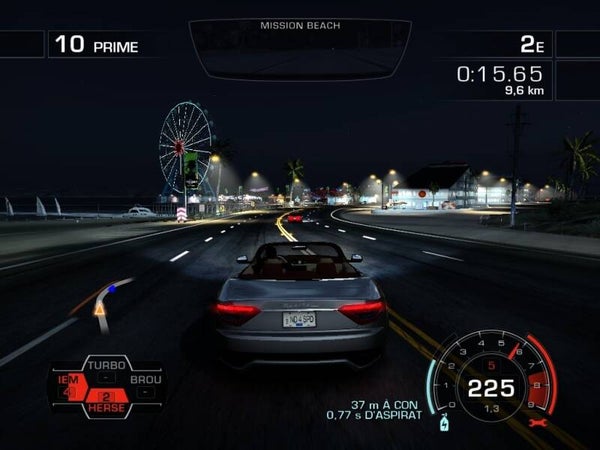Click the nitrous bottle icon

coord(443,421)
